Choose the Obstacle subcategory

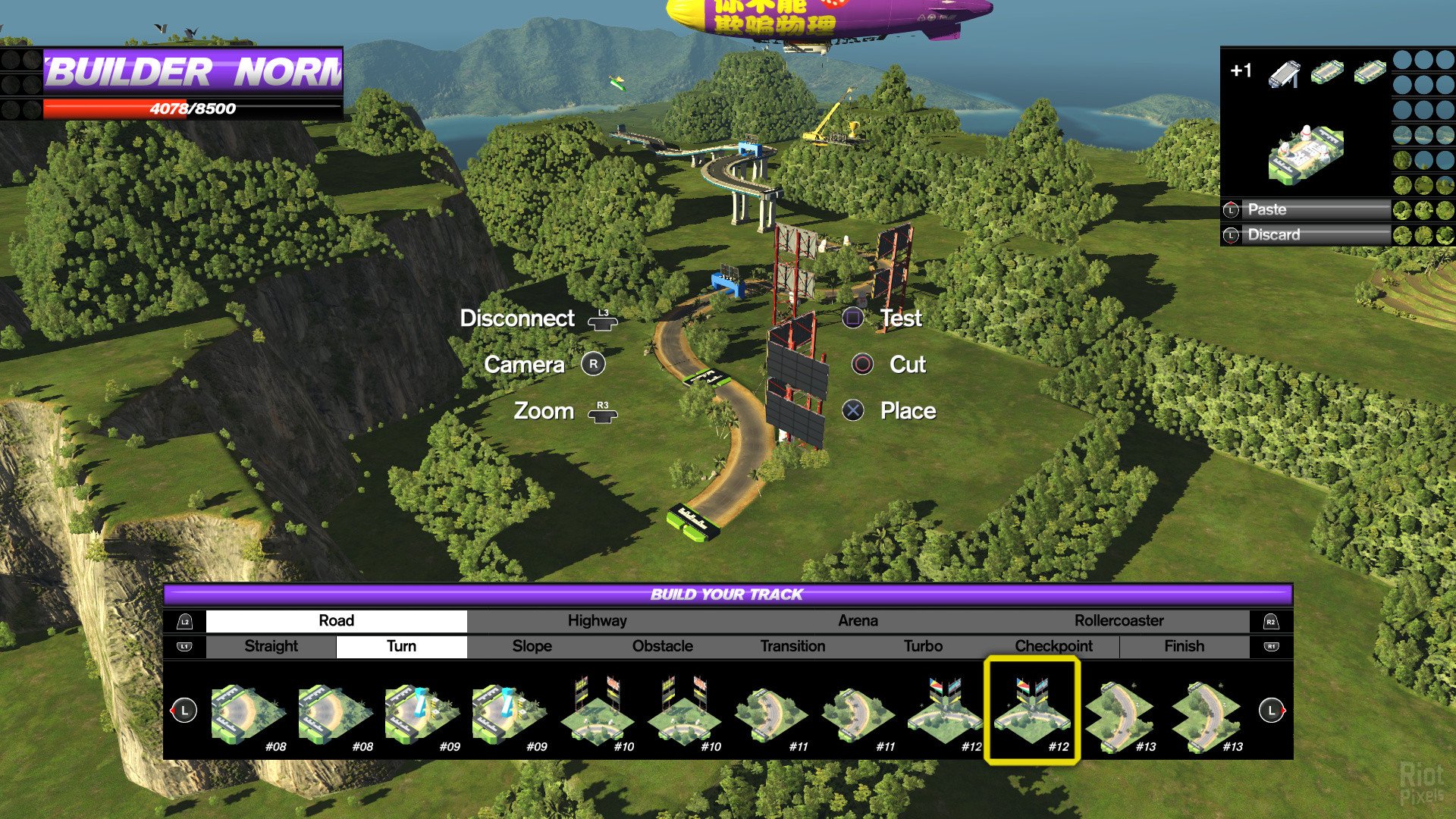(x=662, y=646)
